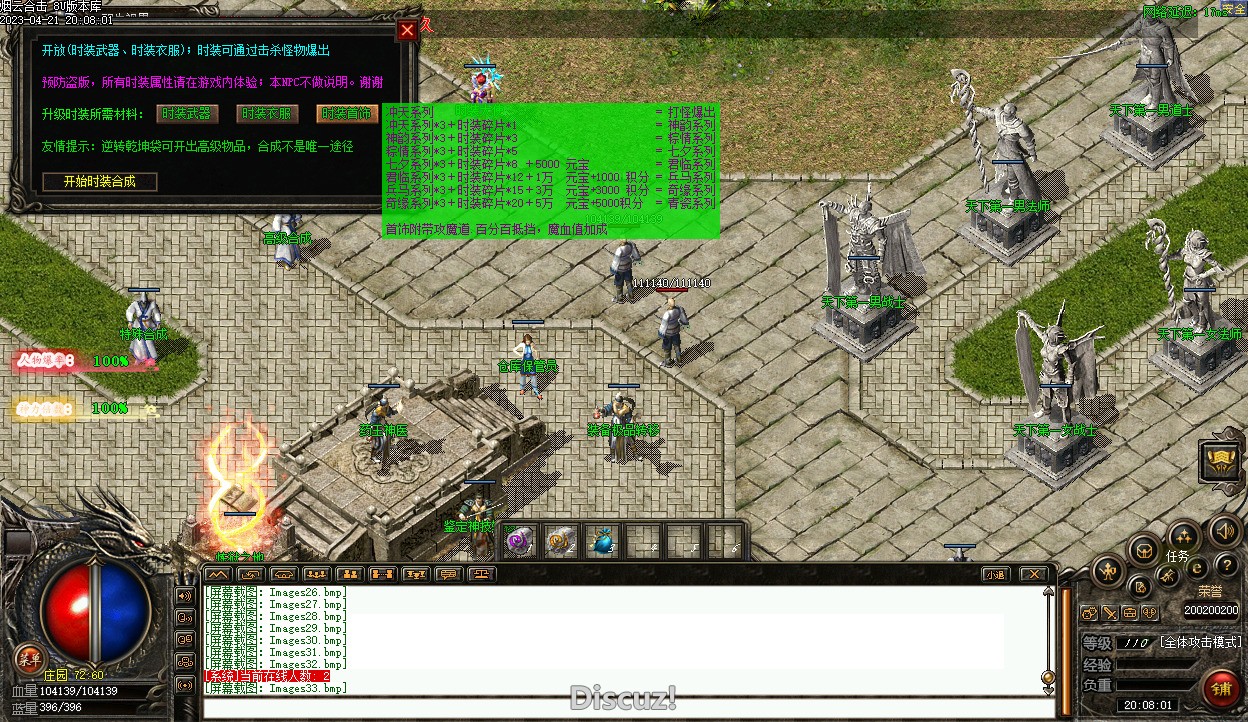Show the 时装首饰 materials list
This screenshot has width=1248, height=722.
pyautogui.click(x=347, y=114)
